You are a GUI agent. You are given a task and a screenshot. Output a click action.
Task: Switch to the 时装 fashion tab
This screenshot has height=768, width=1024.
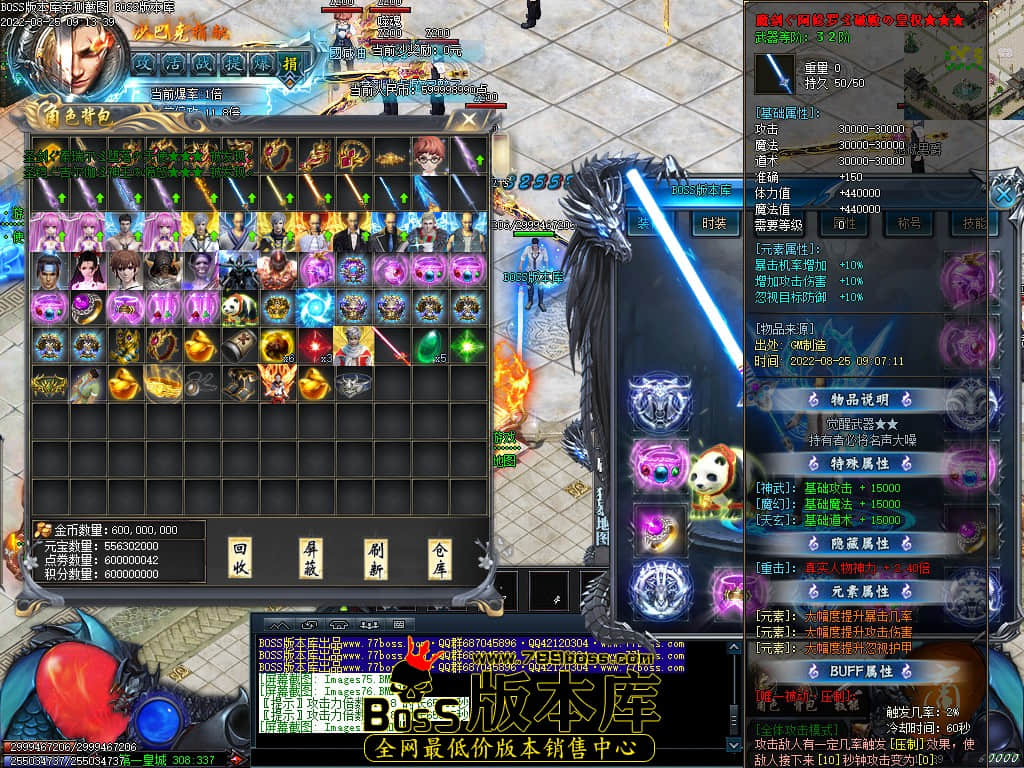point(713,224)
